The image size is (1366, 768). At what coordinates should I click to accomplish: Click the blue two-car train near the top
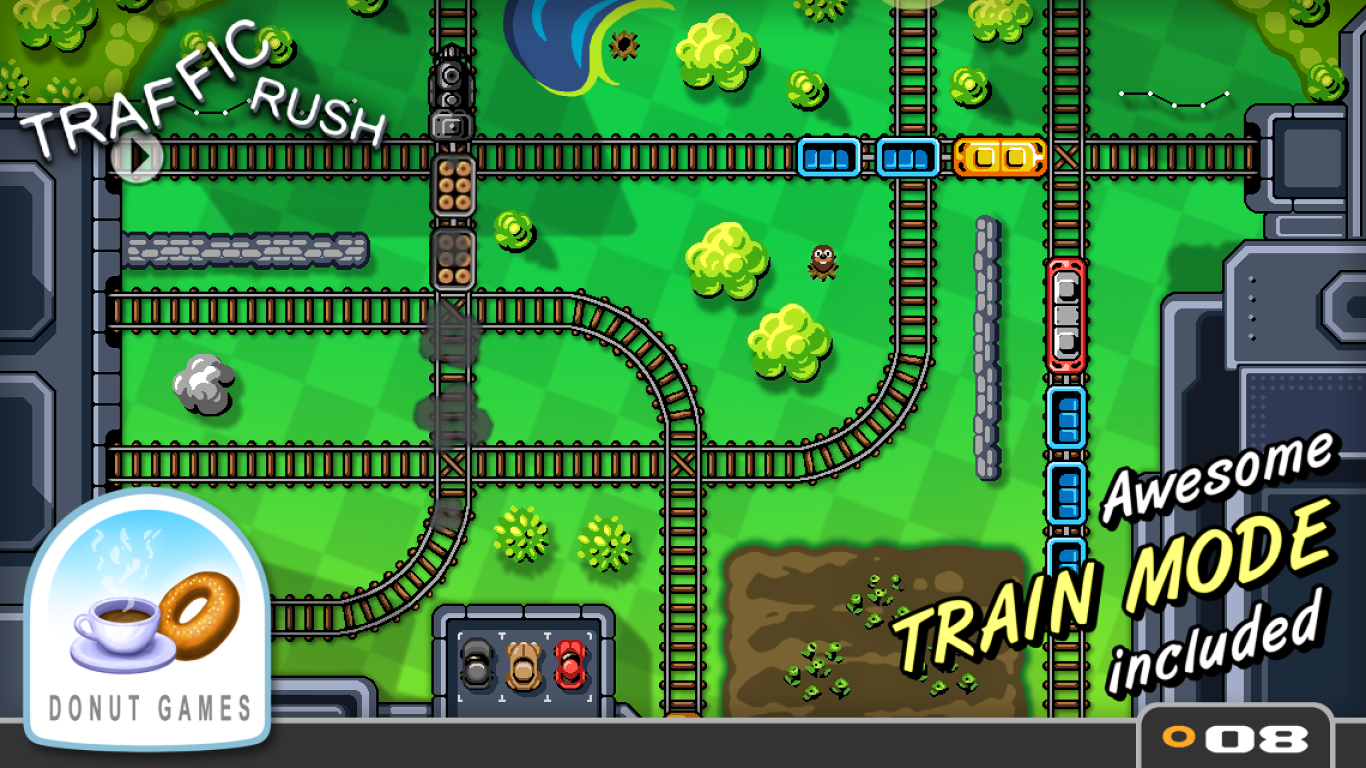[868, 156]
